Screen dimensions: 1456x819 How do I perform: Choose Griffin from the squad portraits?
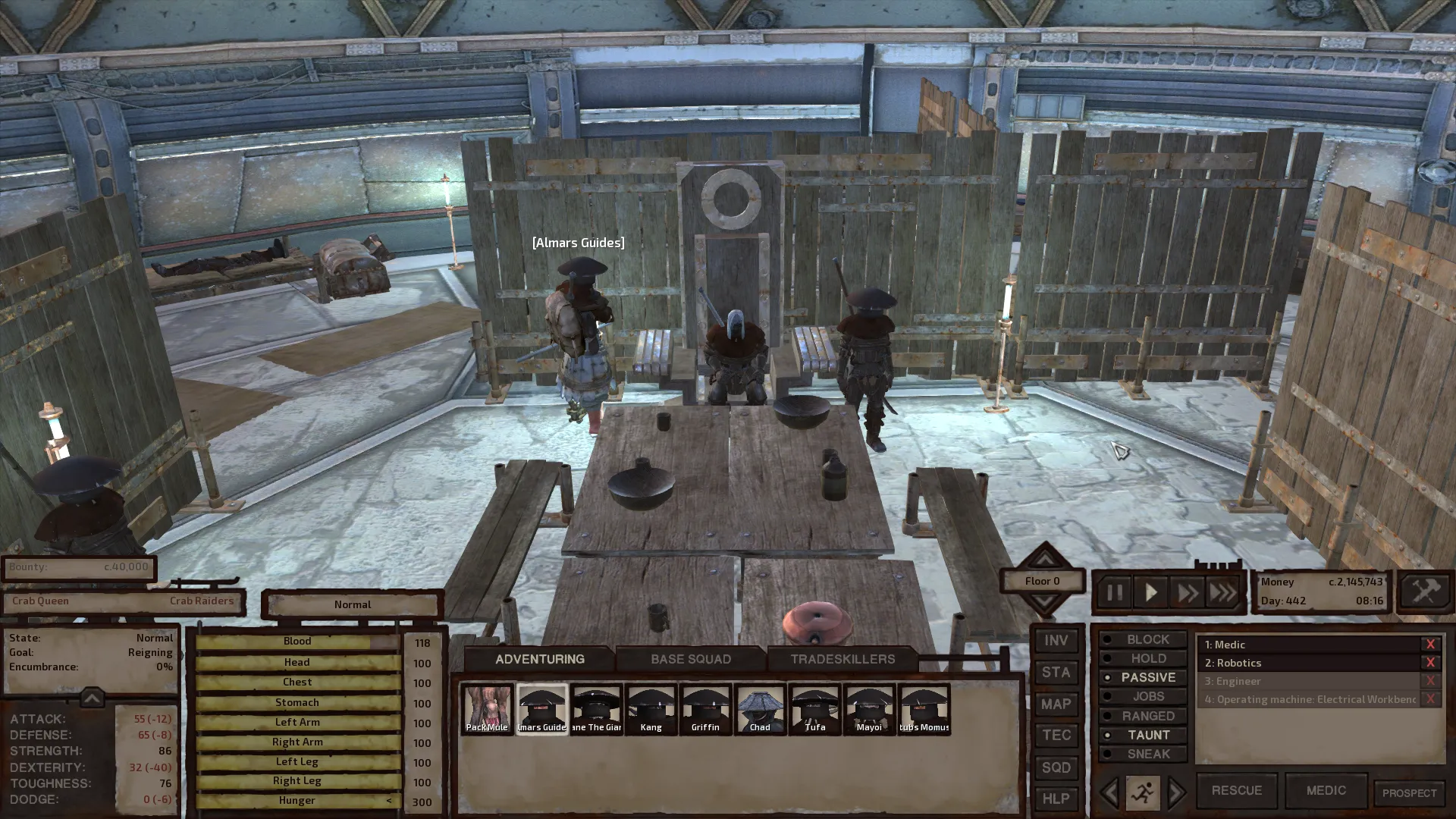click(x=705, y=709)
